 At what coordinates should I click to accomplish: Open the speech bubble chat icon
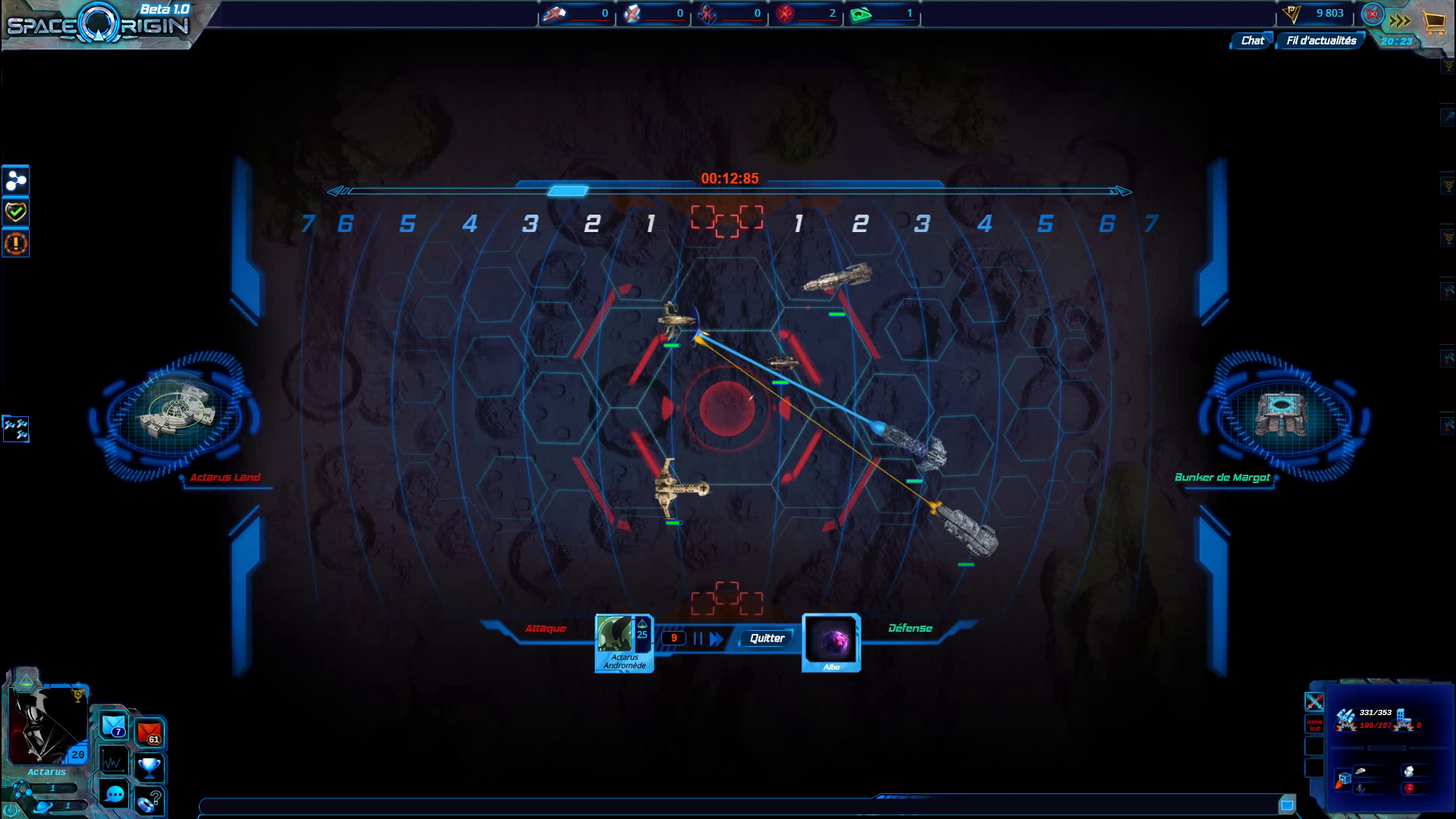pyautogui.click(x=115, y=794)
